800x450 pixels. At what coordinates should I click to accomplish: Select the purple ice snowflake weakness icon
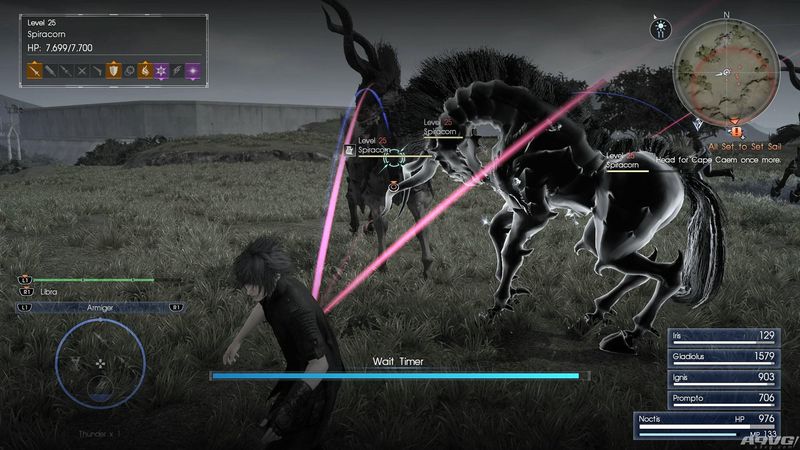click(x=160, y=71)
